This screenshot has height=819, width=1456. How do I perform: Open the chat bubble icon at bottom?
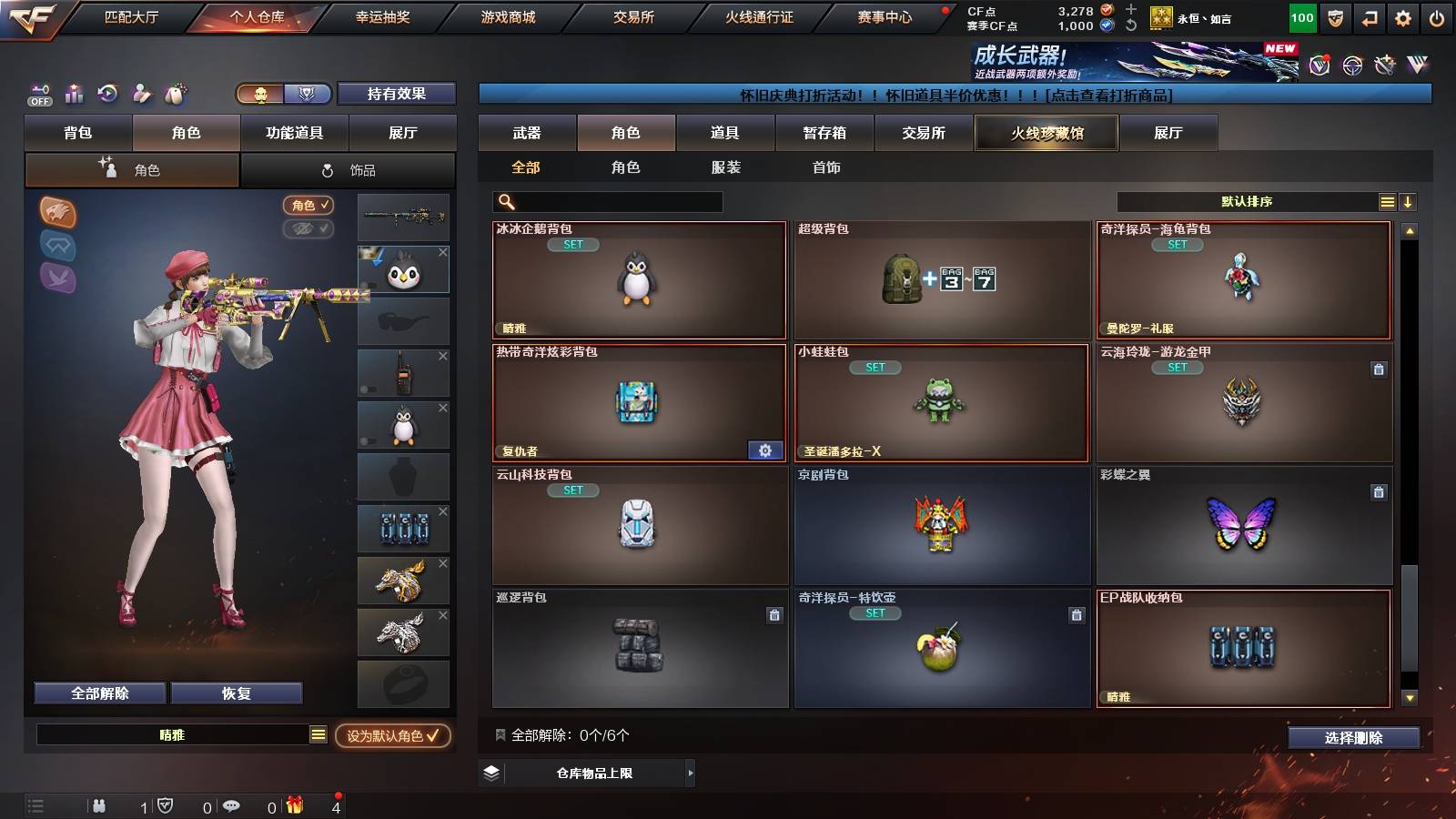[x=233, y=804]
